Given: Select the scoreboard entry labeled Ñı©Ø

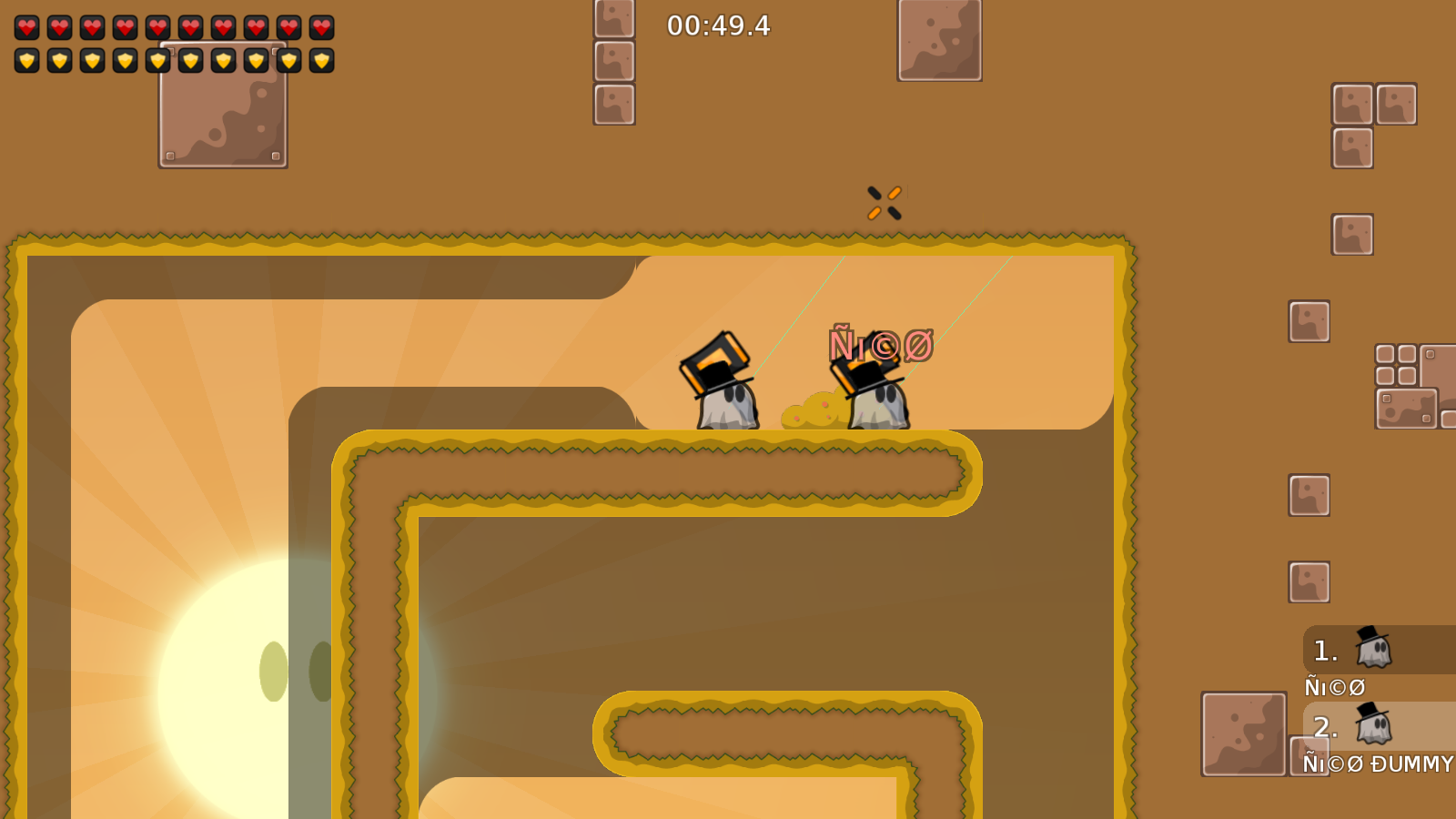Looking at the screenshot, I should (x=1335, y=688).
